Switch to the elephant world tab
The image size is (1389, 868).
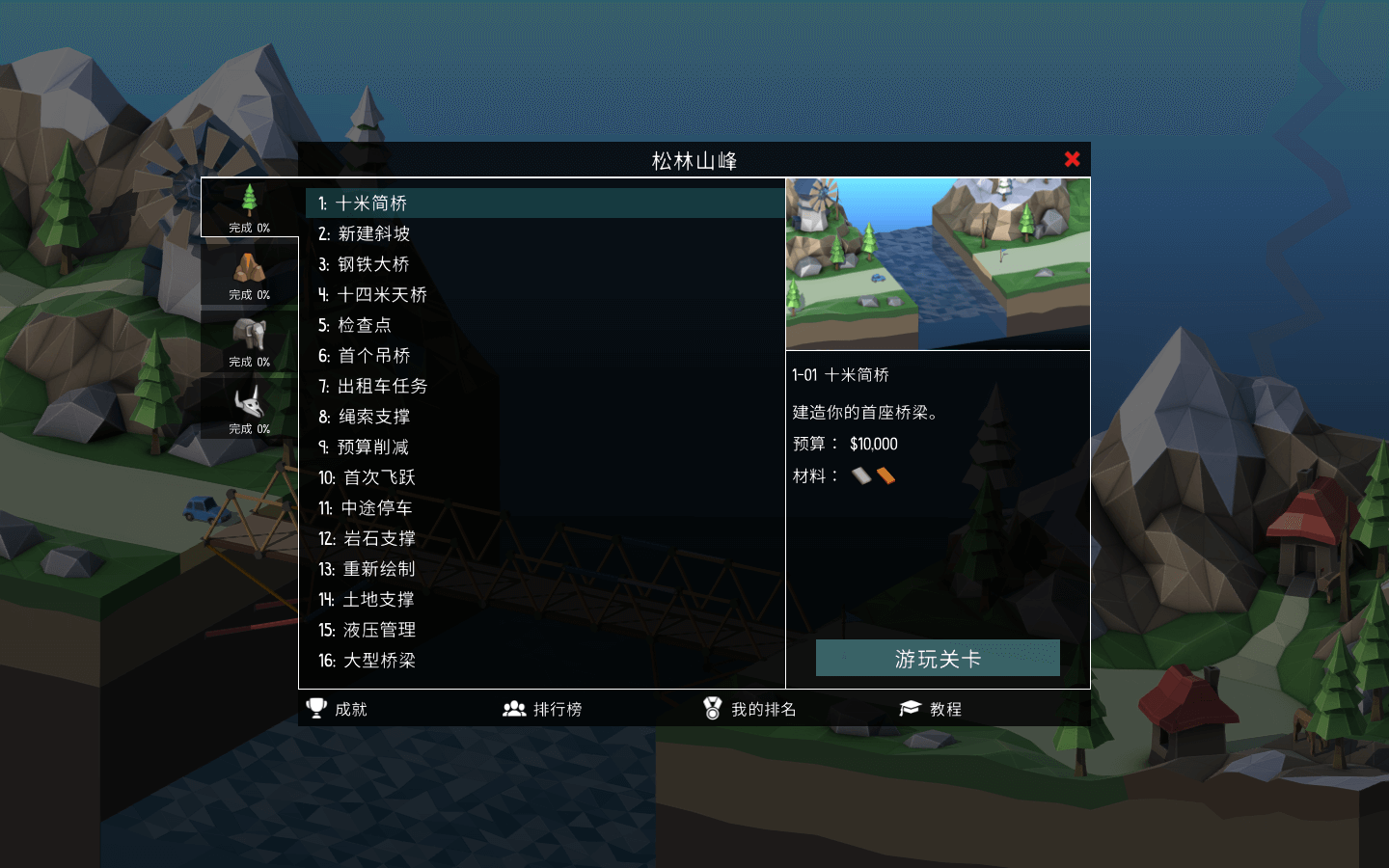[x=249, y=340]
